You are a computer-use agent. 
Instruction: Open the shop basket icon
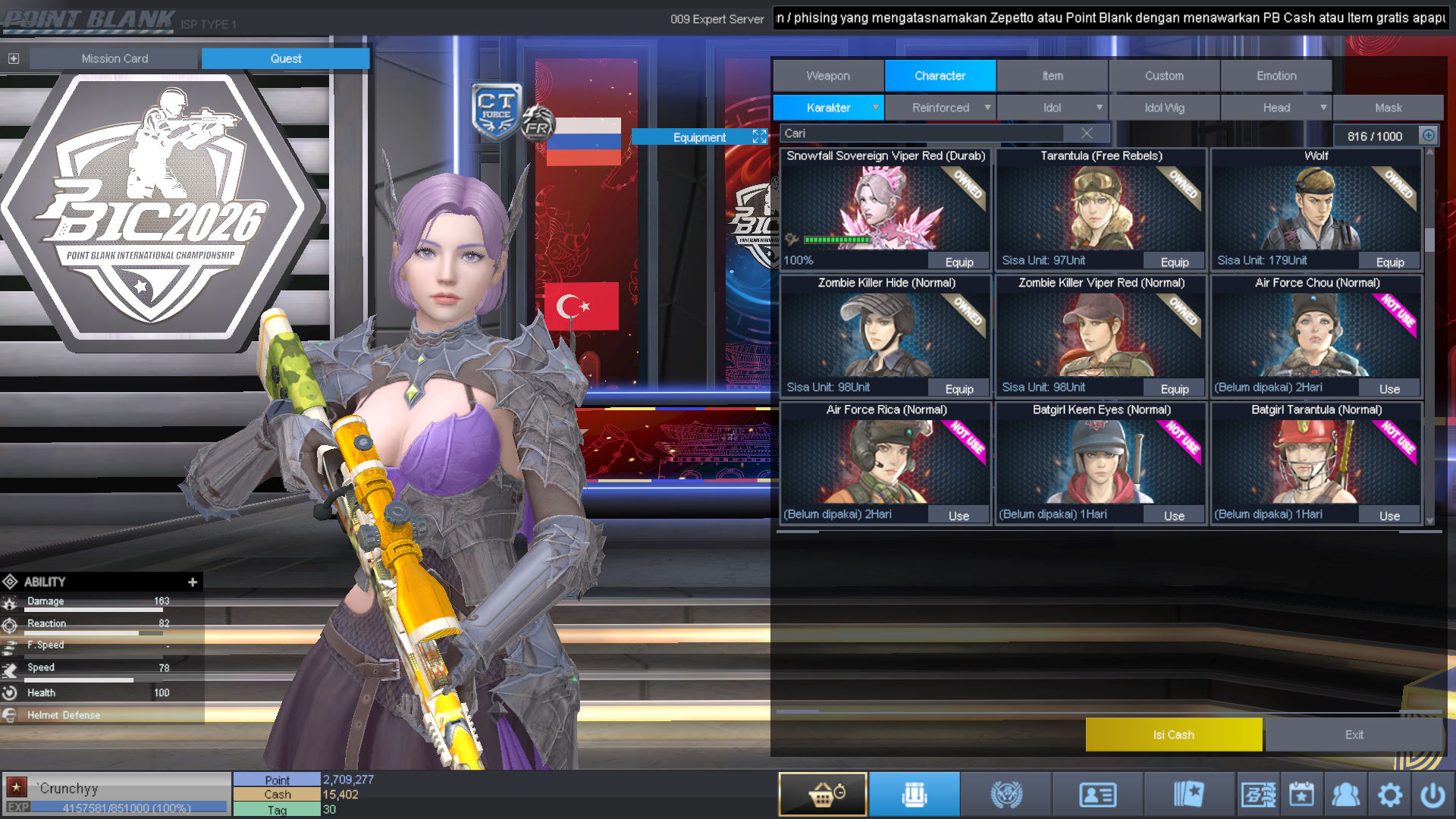tap(823, 795)
